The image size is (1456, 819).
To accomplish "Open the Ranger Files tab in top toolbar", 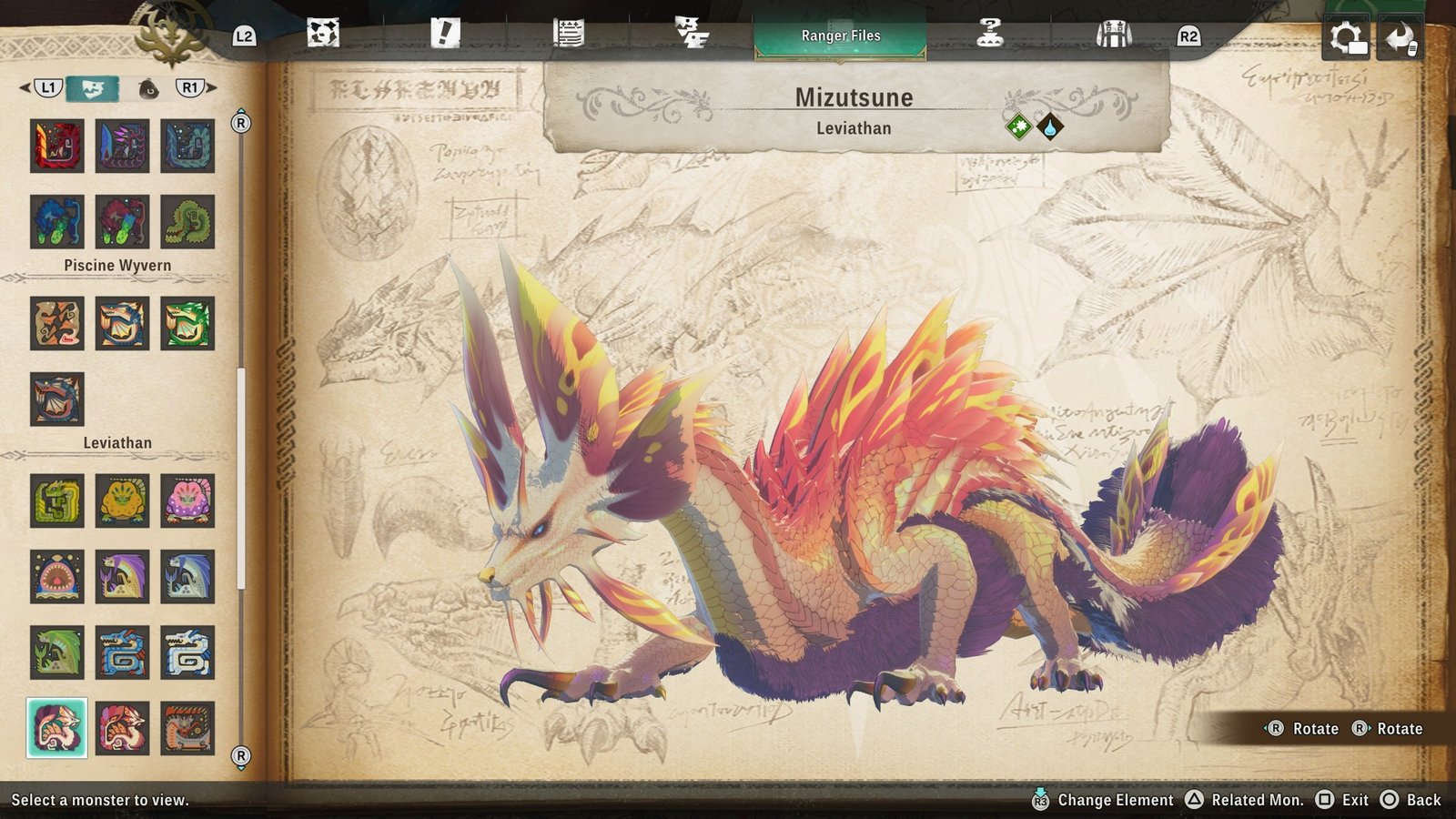I will click(x=838, y=35).
